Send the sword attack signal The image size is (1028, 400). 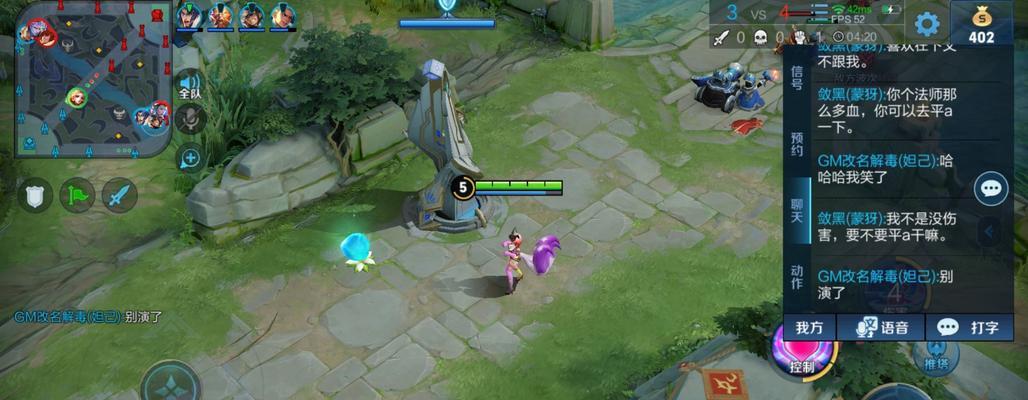[119, 194]
